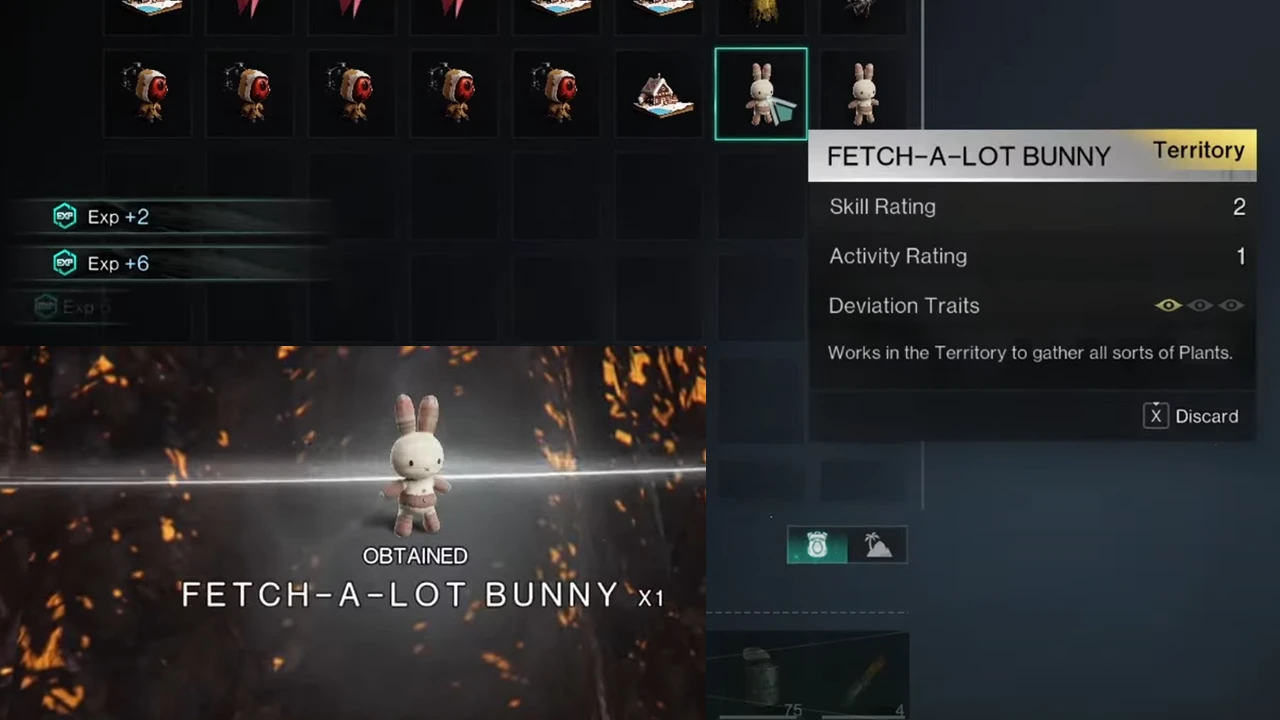Image resolution: width=1280 pixels, height=720 pixels.
Task: Select the pink crystal deviation in the top row
Action: [250, 12]
